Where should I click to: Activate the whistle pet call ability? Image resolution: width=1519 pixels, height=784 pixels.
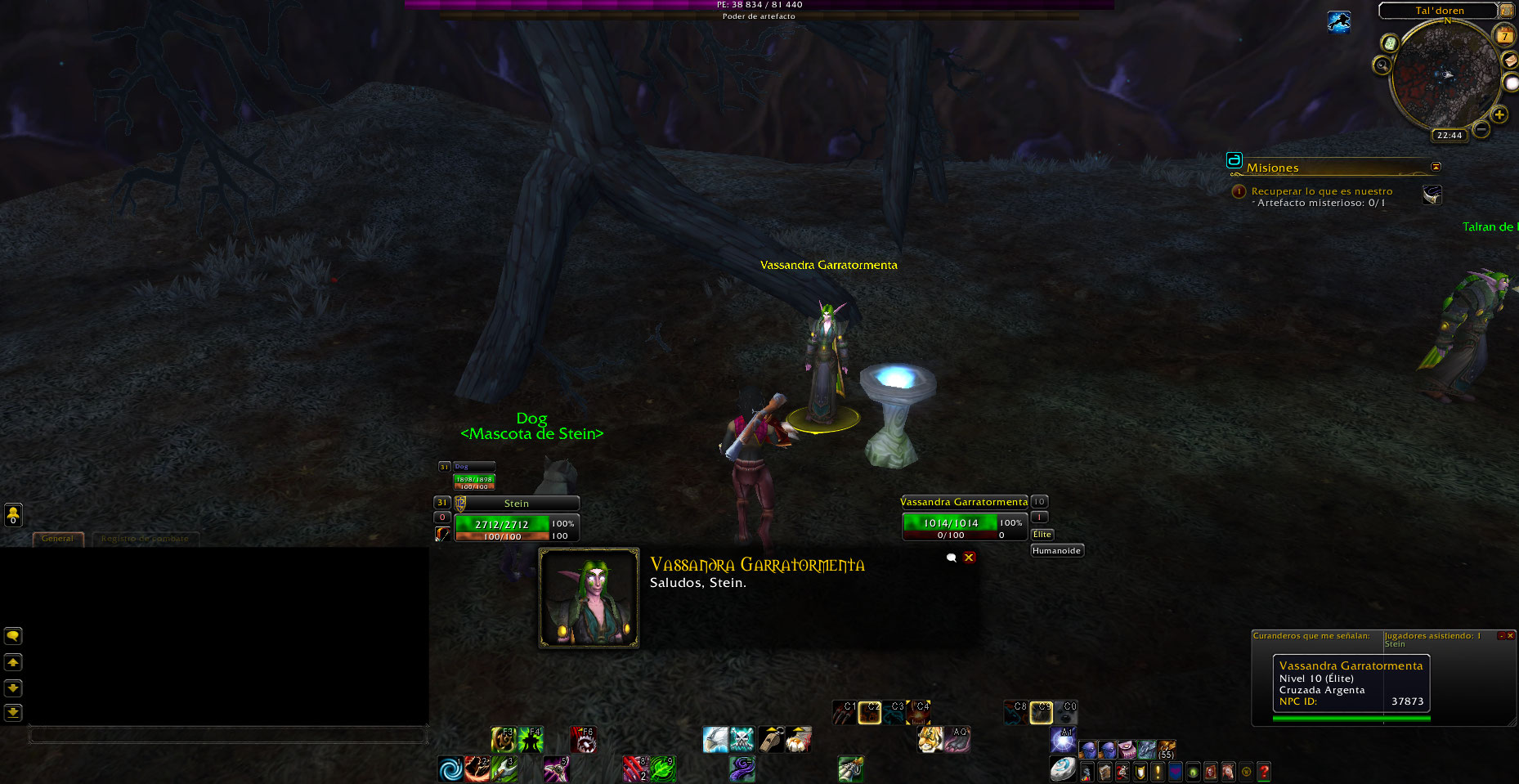770,739
